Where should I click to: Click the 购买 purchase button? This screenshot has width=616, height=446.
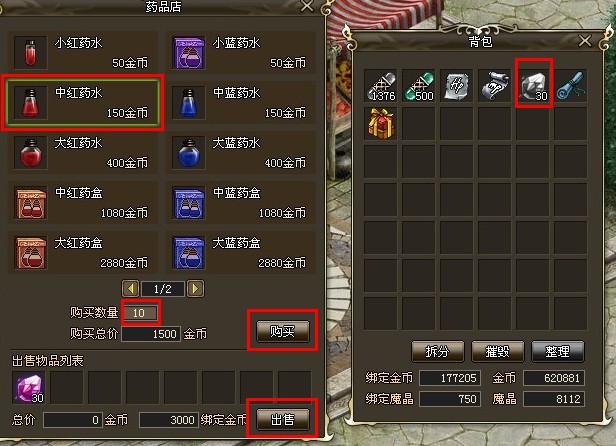click(x=281, y=329)
